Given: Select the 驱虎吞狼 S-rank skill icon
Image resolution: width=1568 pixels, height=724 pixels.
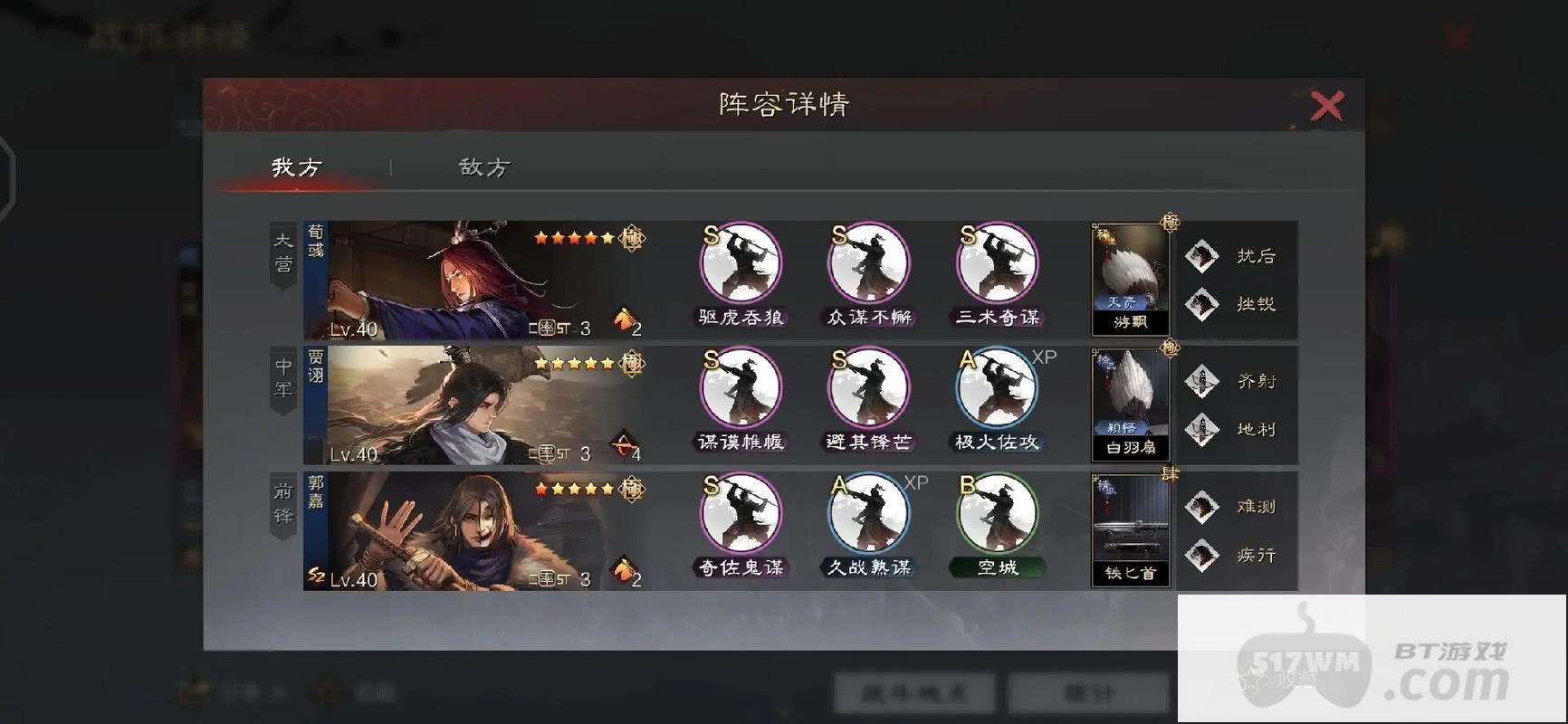Looking at the screenshot, I should [x=740, y=262].
